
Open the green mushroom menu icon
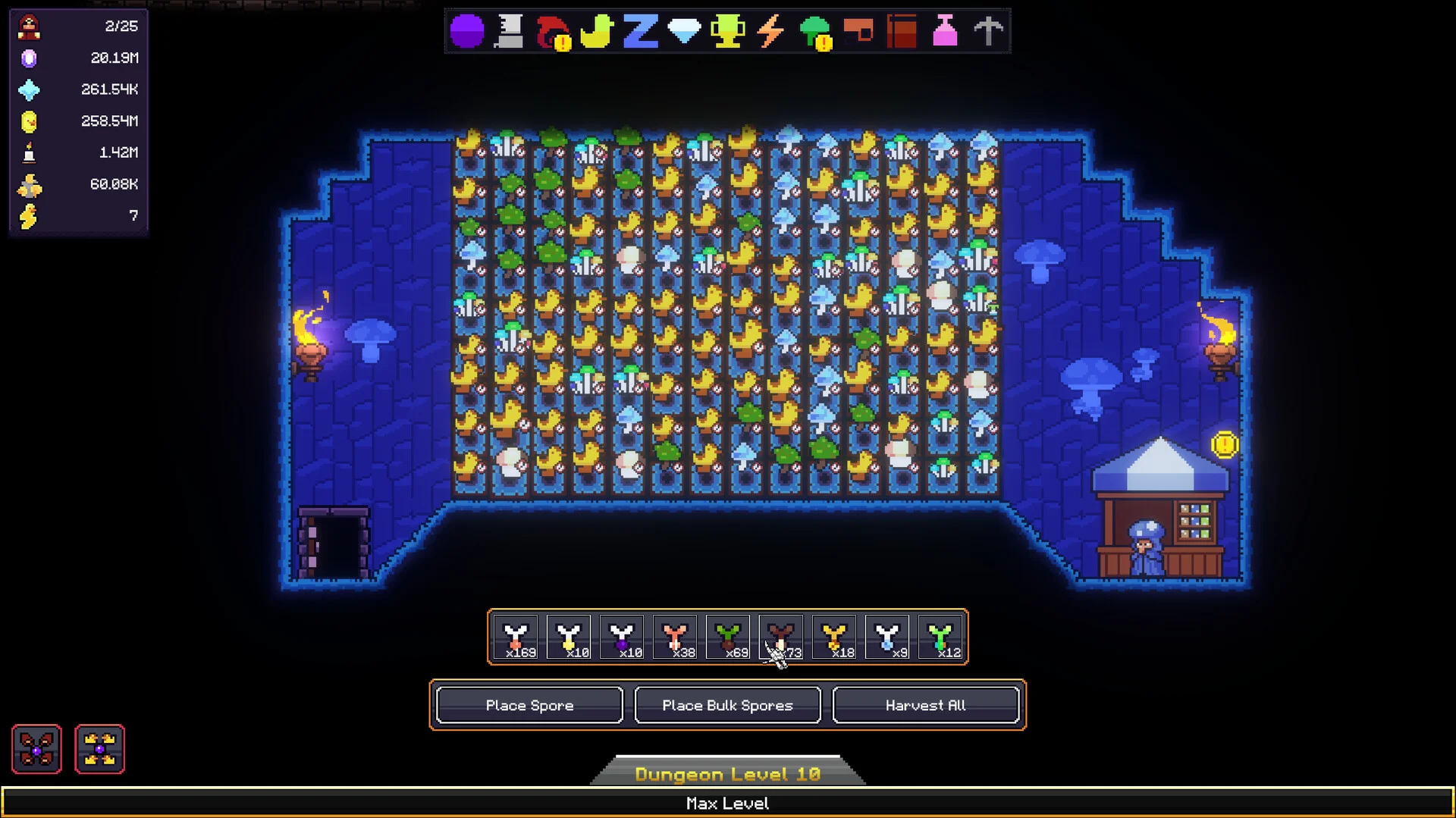click(815, 32)
